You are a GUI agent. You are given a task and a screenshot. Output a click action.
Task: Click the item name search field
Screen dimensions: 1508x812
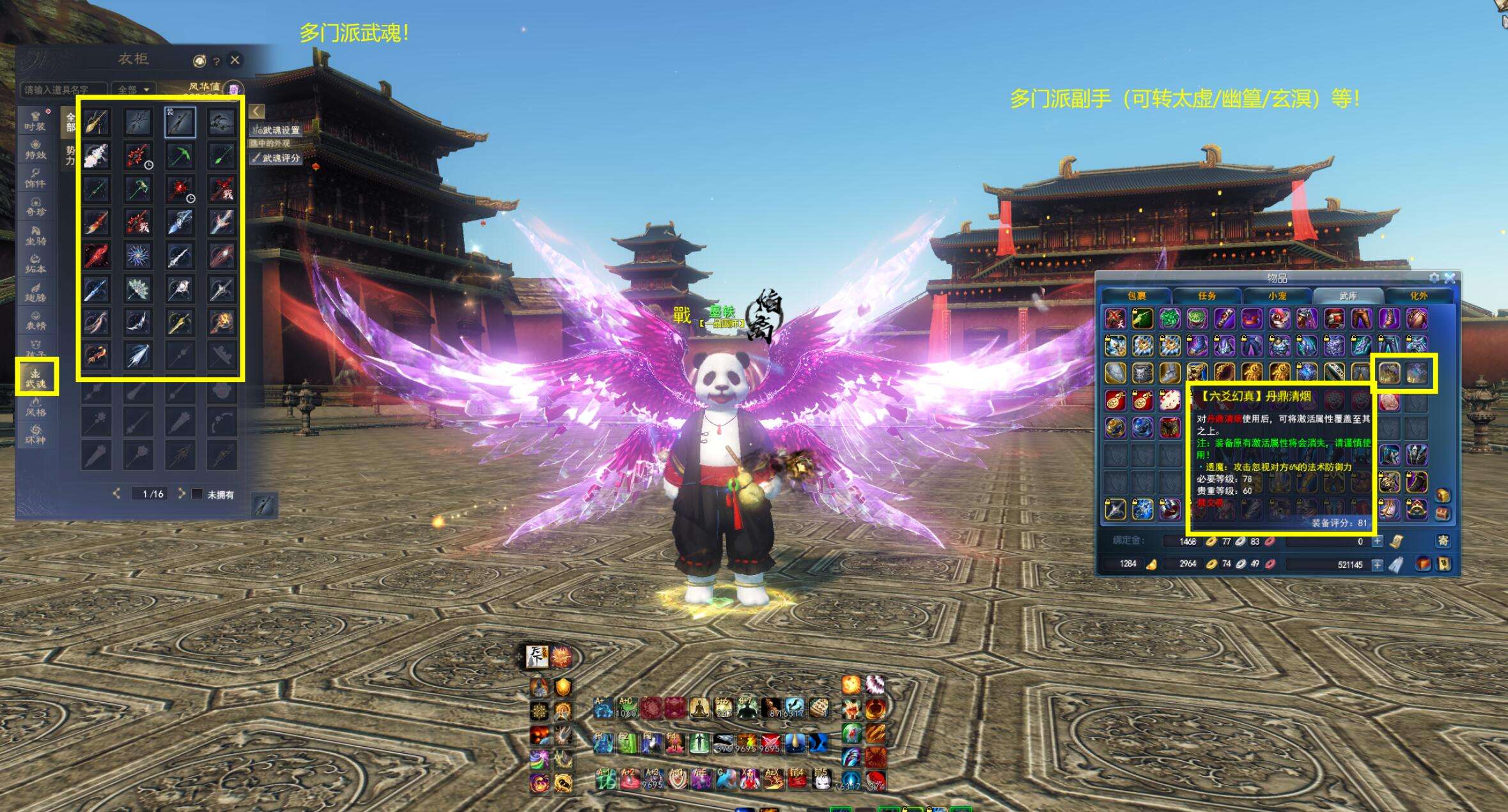coord(64,90)
